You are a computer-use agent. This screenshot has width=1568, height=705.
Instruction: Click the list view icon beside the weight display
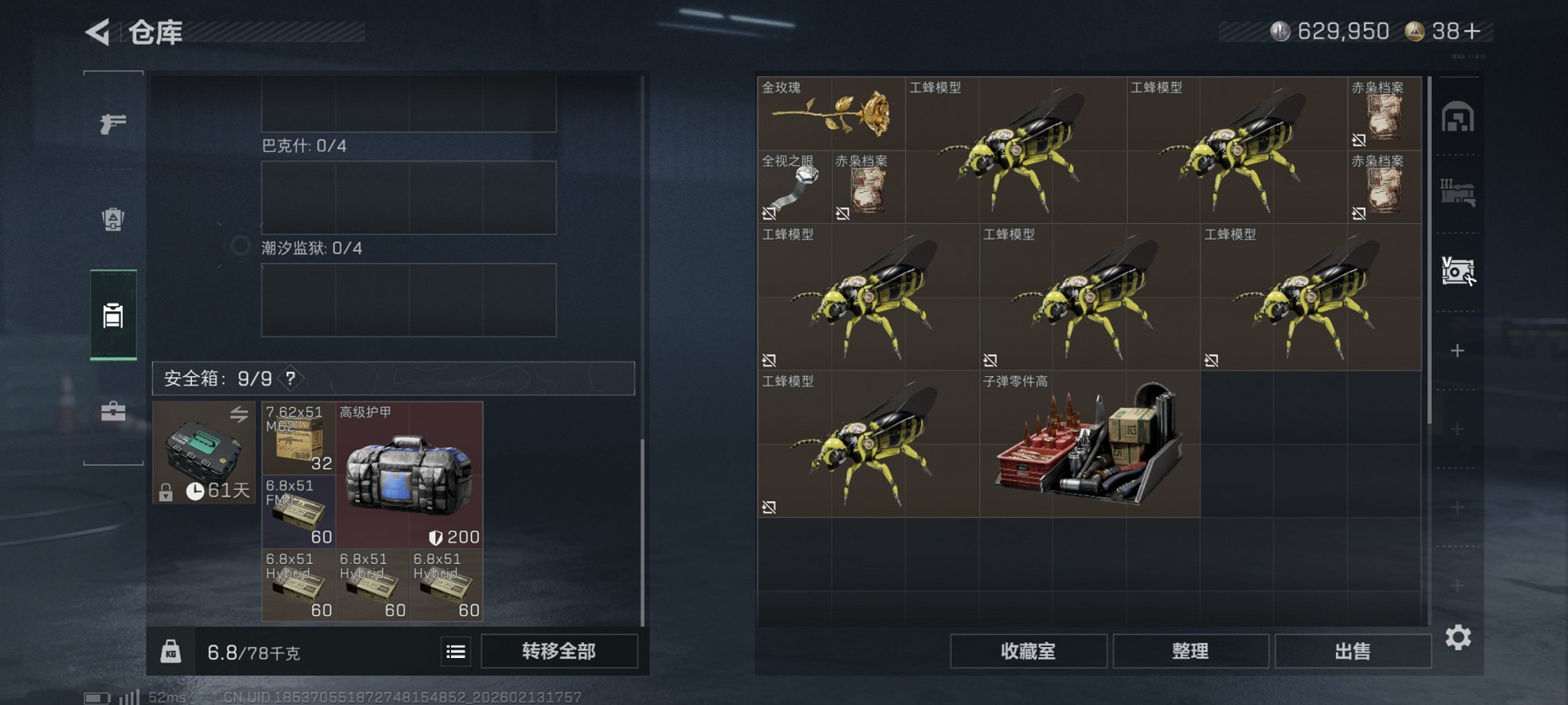(455, 651)
